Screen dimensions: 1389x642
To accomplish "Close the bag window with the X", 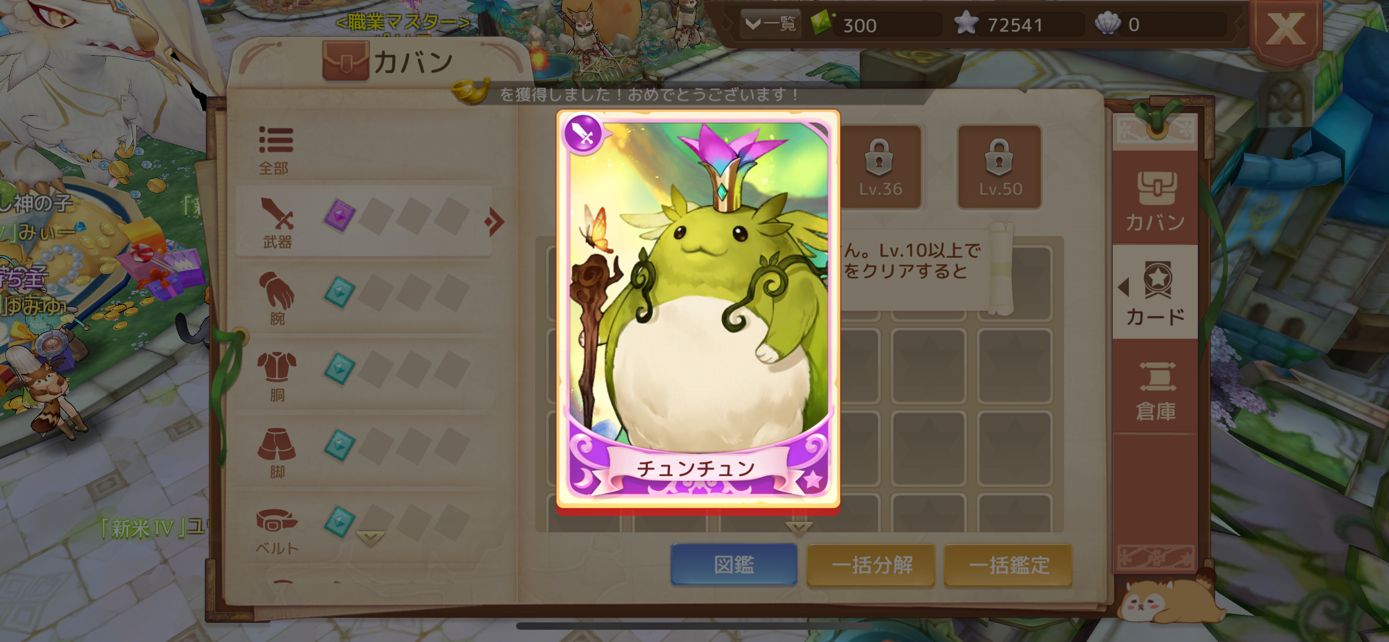I will pos(1285,30).
